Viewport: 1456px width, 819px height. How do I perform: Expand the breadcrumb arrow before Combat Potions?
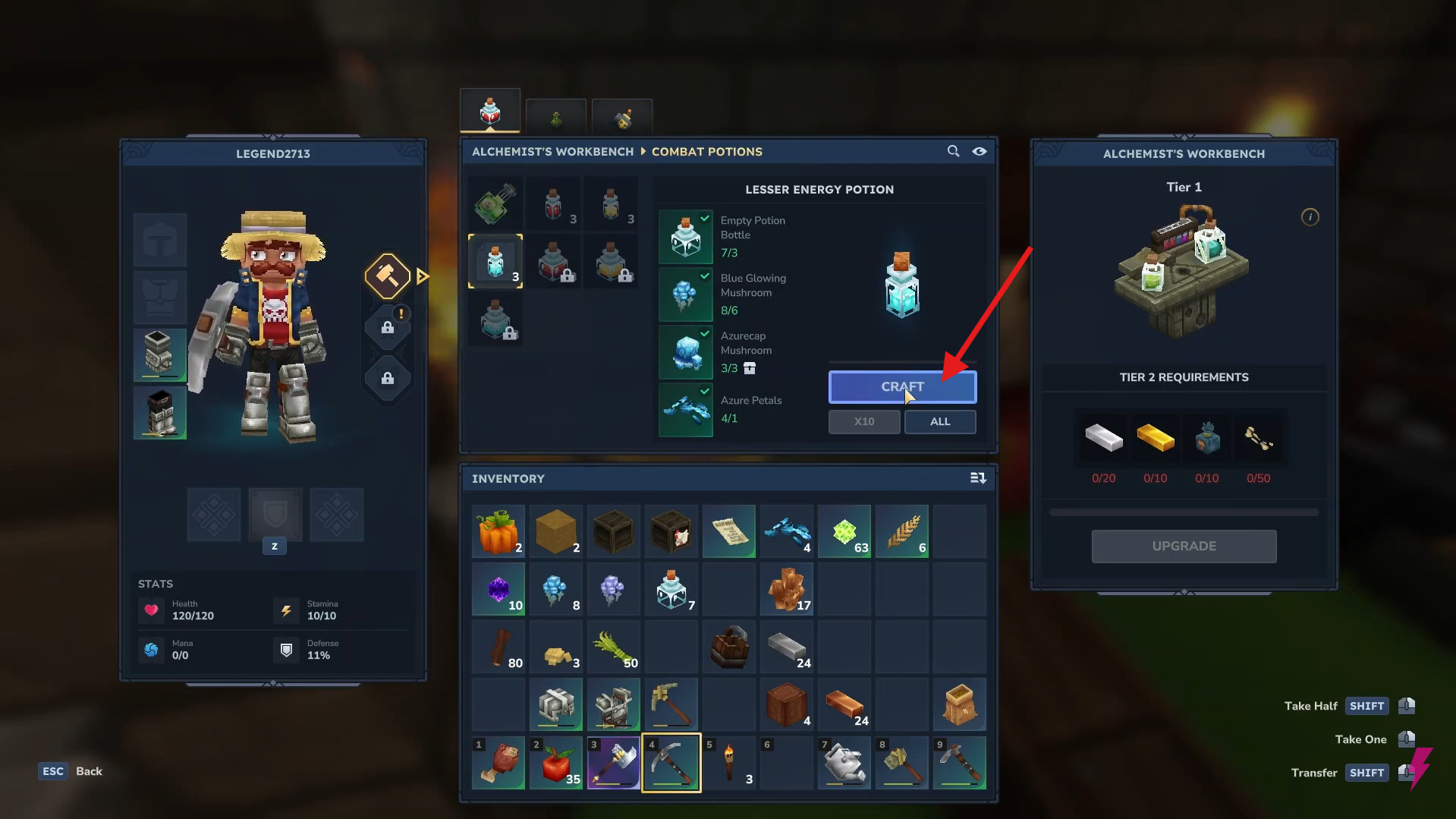[x=642, y=151]
